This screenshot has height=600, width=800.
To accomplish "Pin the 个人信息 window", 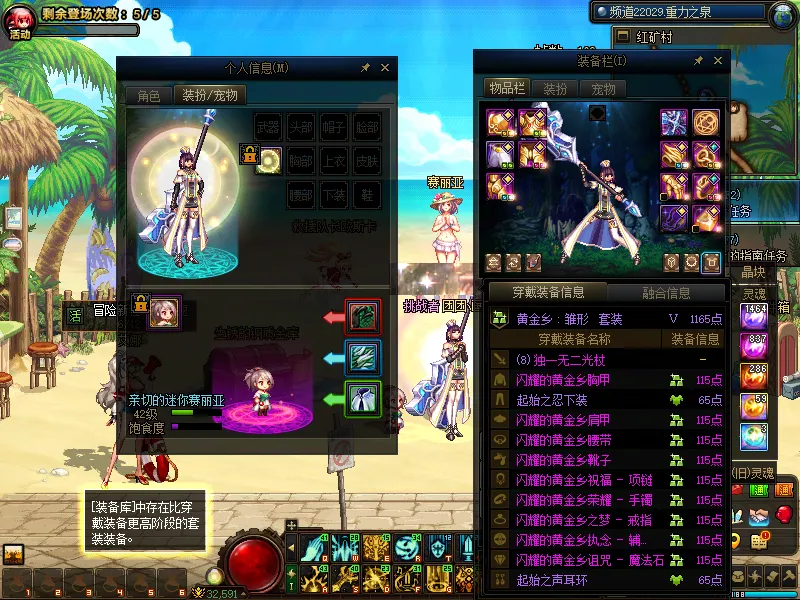I will tap(366, 68).
